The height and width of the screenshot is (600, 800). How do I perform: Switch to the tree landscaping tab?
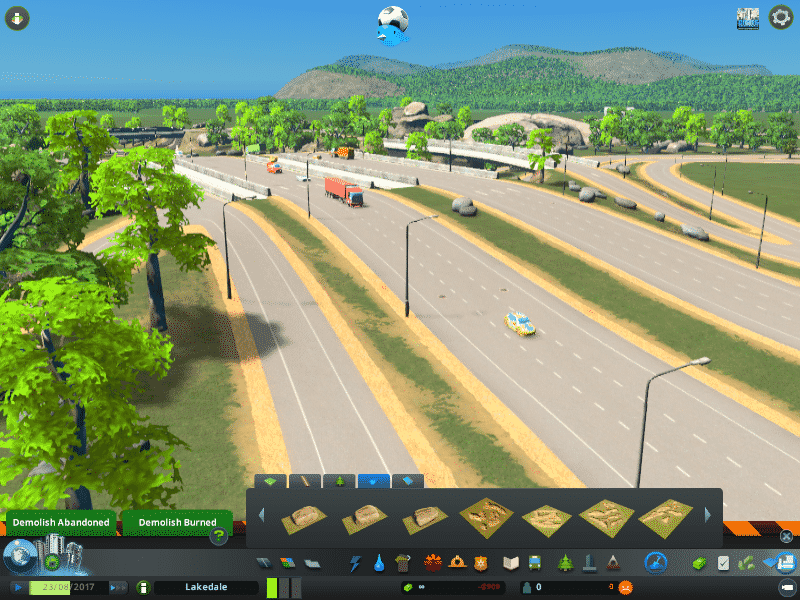(x=340, y=481)
